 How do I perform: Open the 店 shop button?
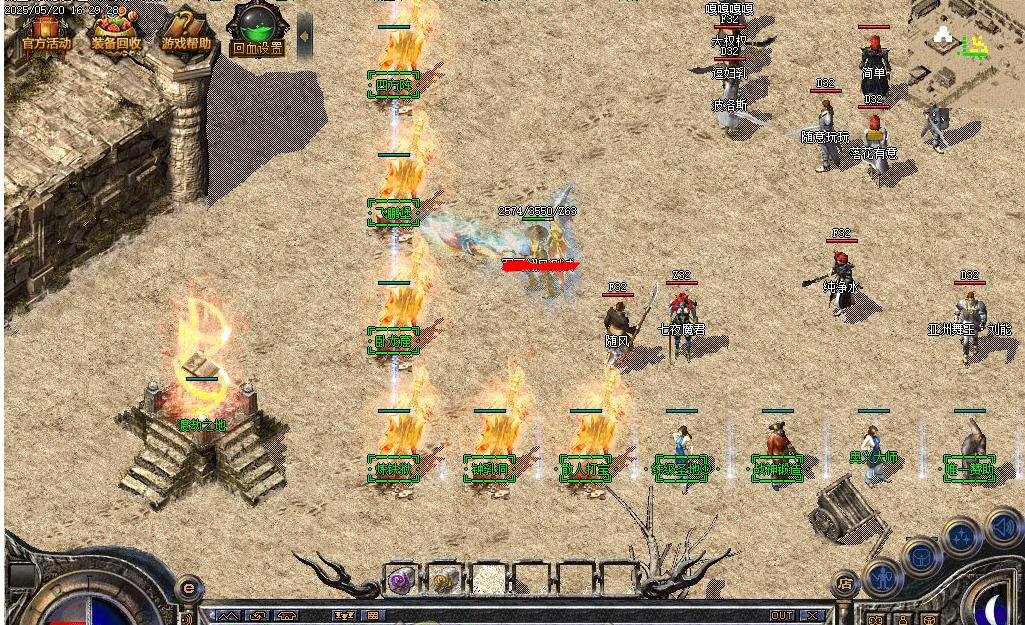pyautogui.click(x=845, y=582)
